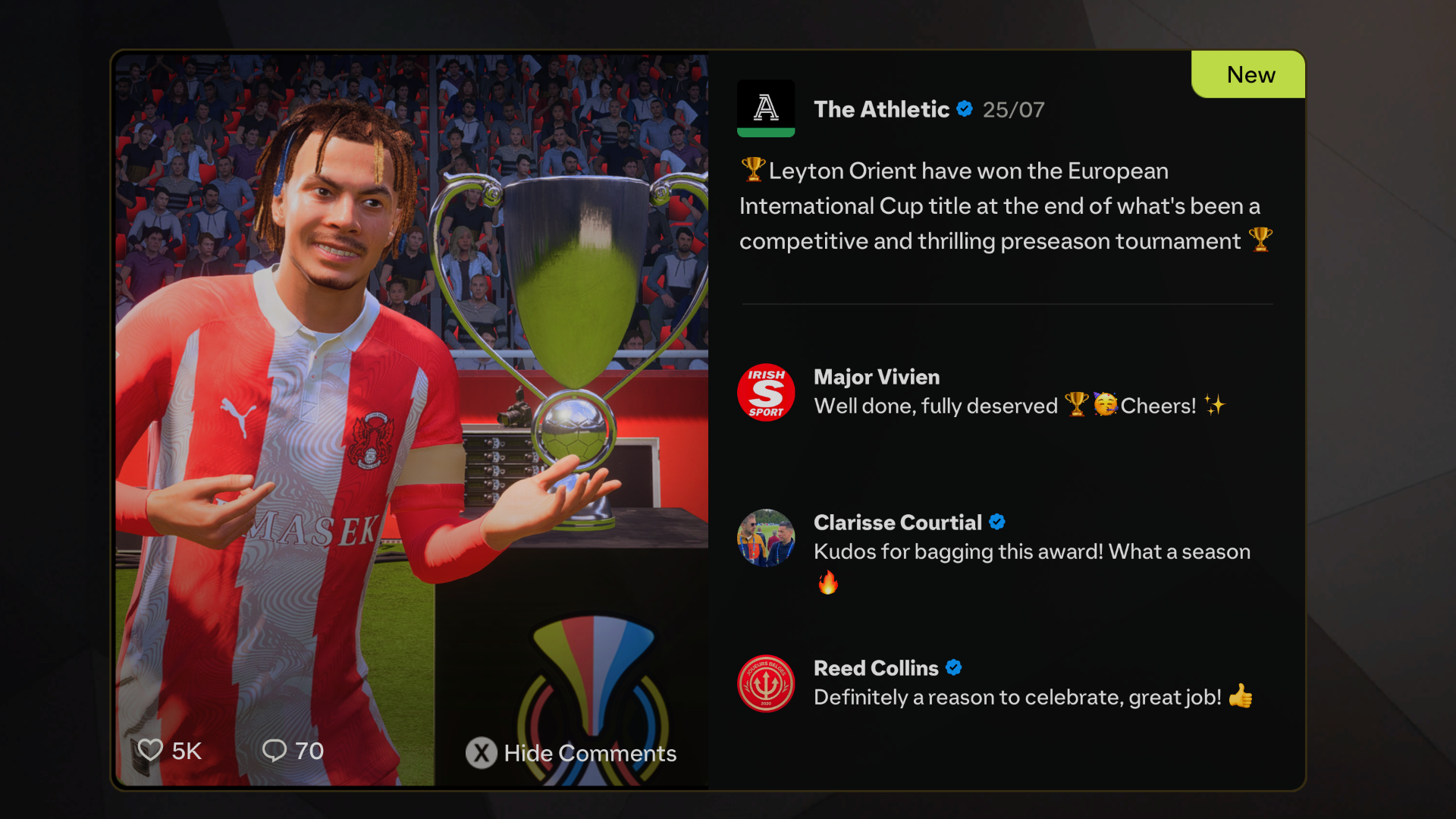The image size is (1456, 819).
Task: Click Clarisse Courtial's profile photo
Action: (x=766, y=538)
